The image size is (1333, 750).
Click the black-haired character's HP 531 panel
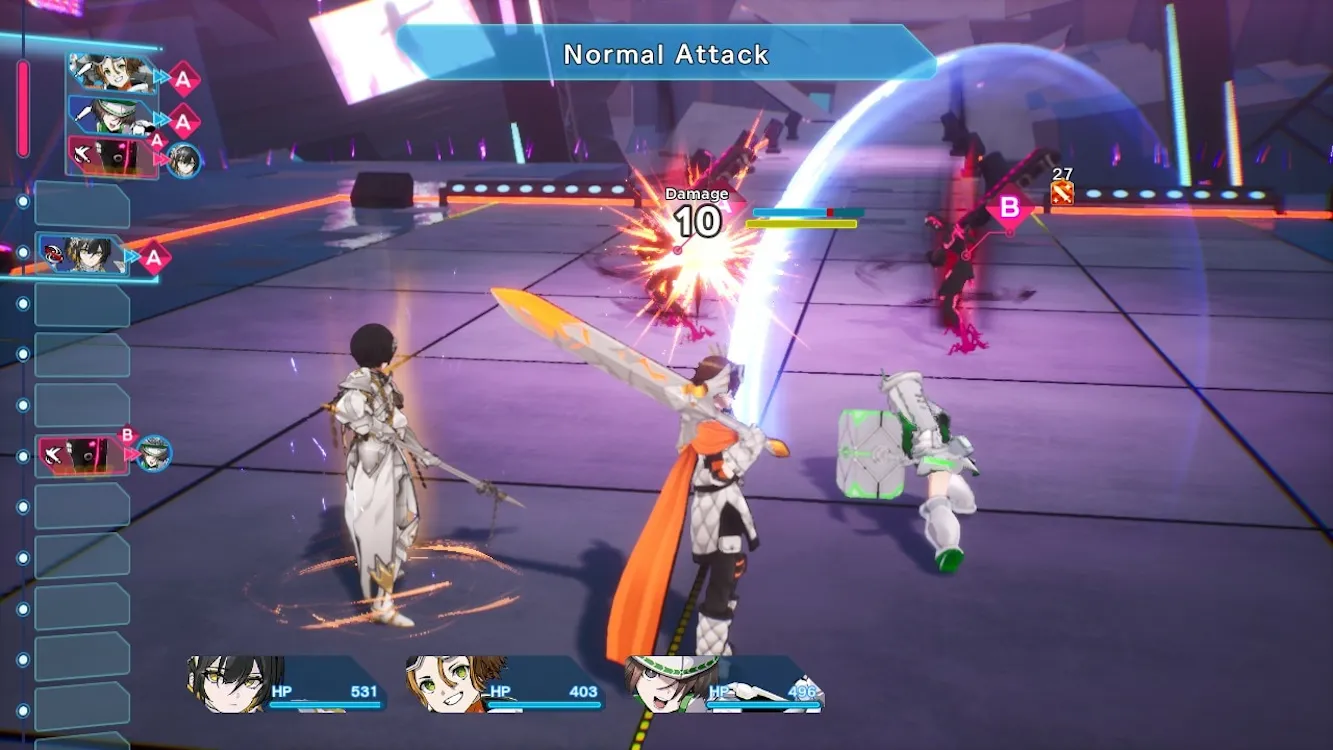click(286, 685)
